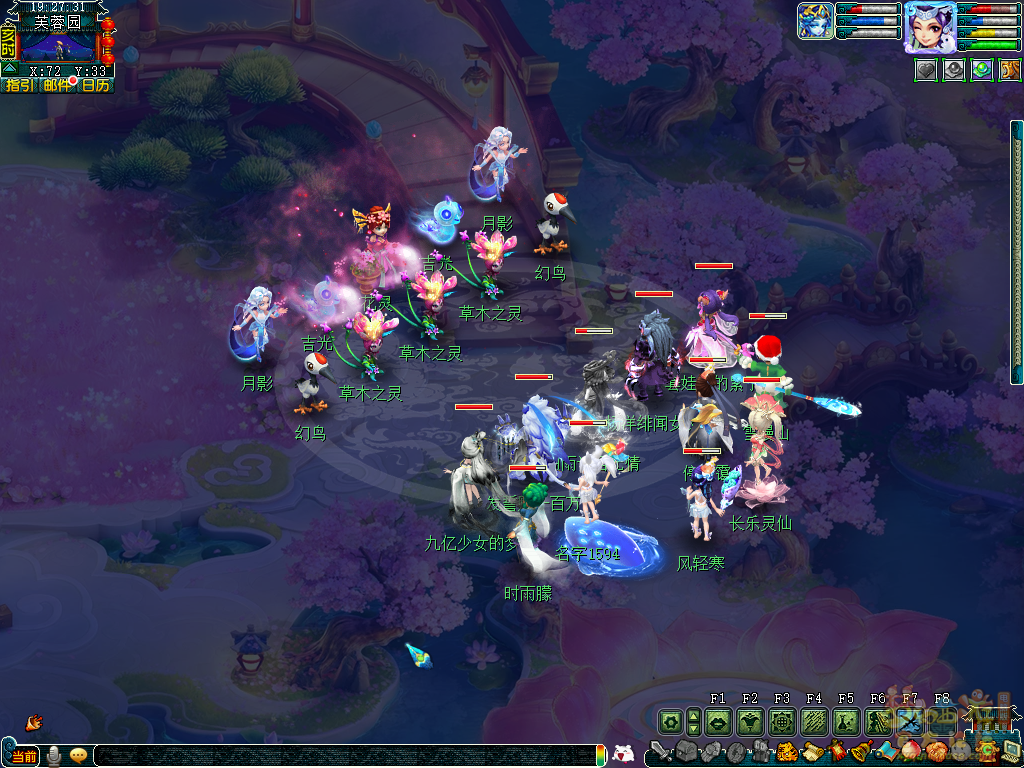The width and height of the screenshot is (1024, 768).
Task: Open the 邮件 mail button
Action: (57, 86)
